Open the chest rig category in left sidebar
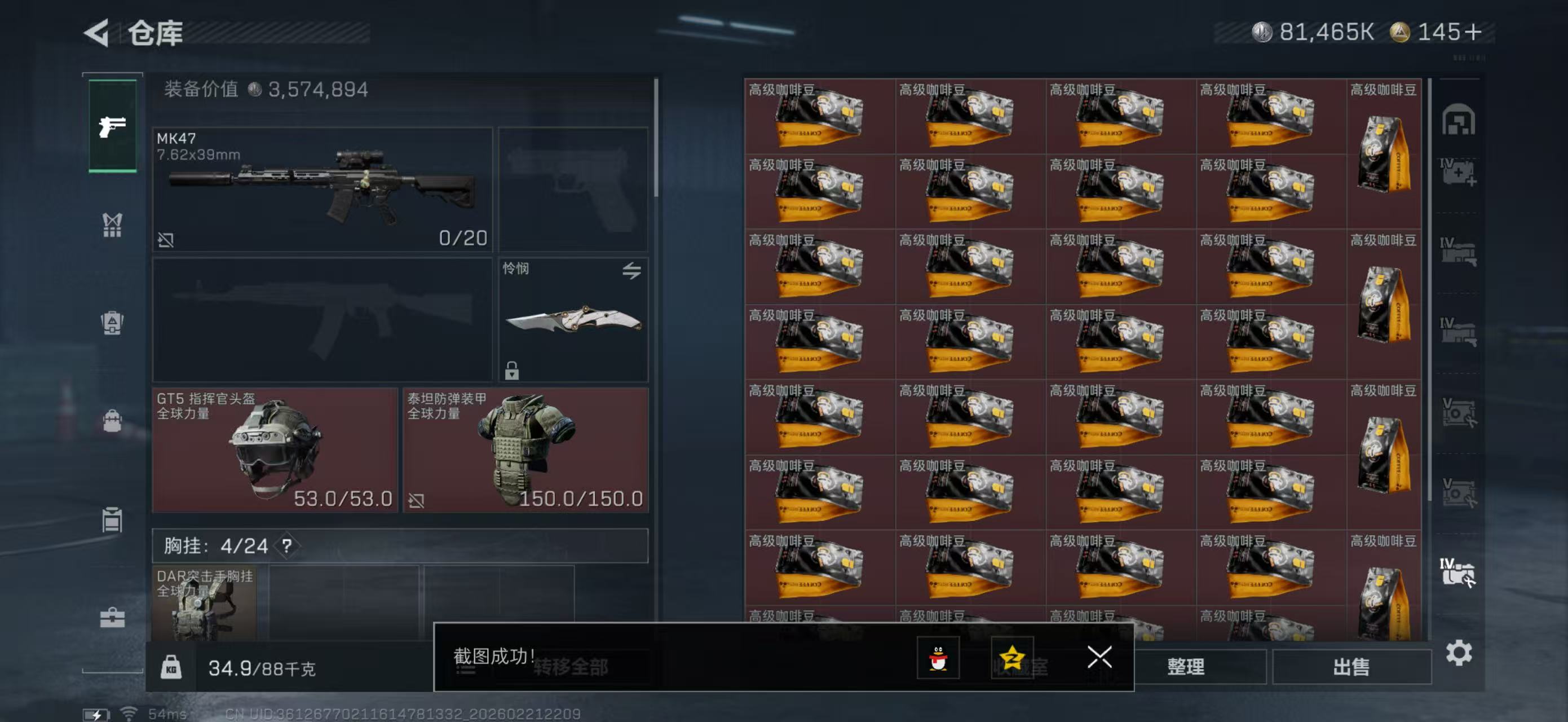Screen dimensions: 1568x722 [x=113, y=226]
